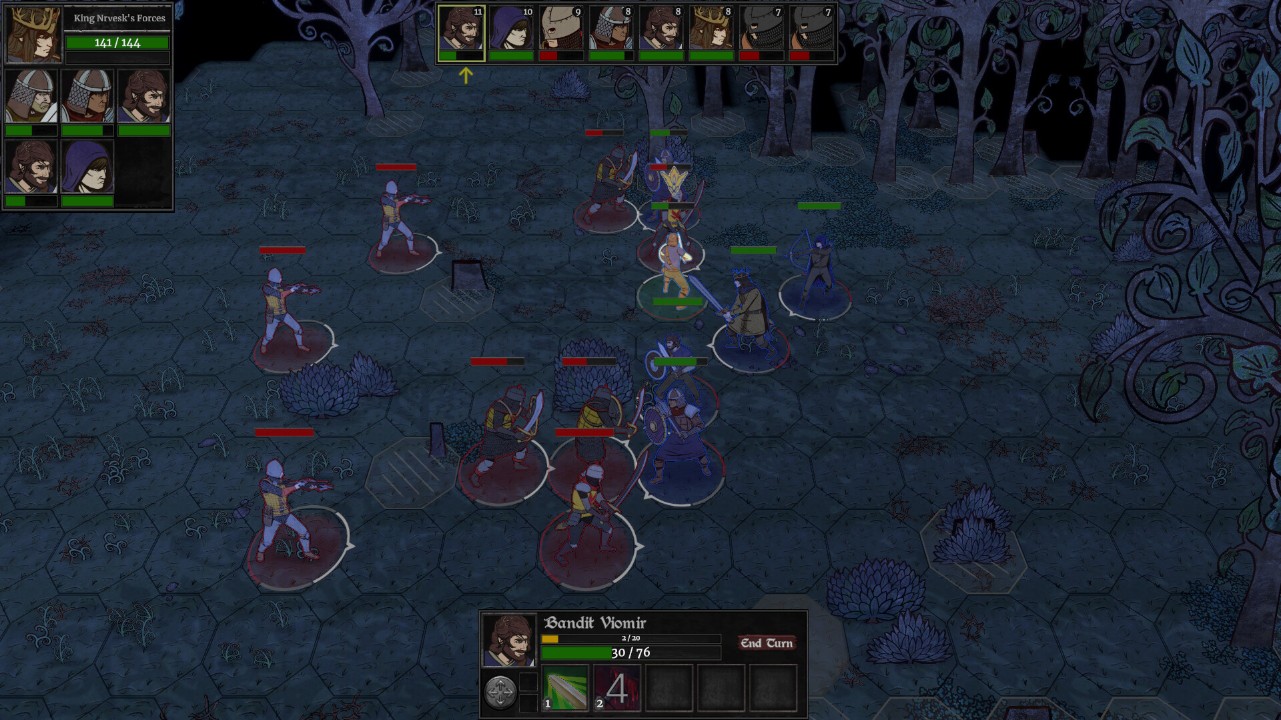
Task: Select the crowned king in the turn order bar
Action: click(711, 30)
